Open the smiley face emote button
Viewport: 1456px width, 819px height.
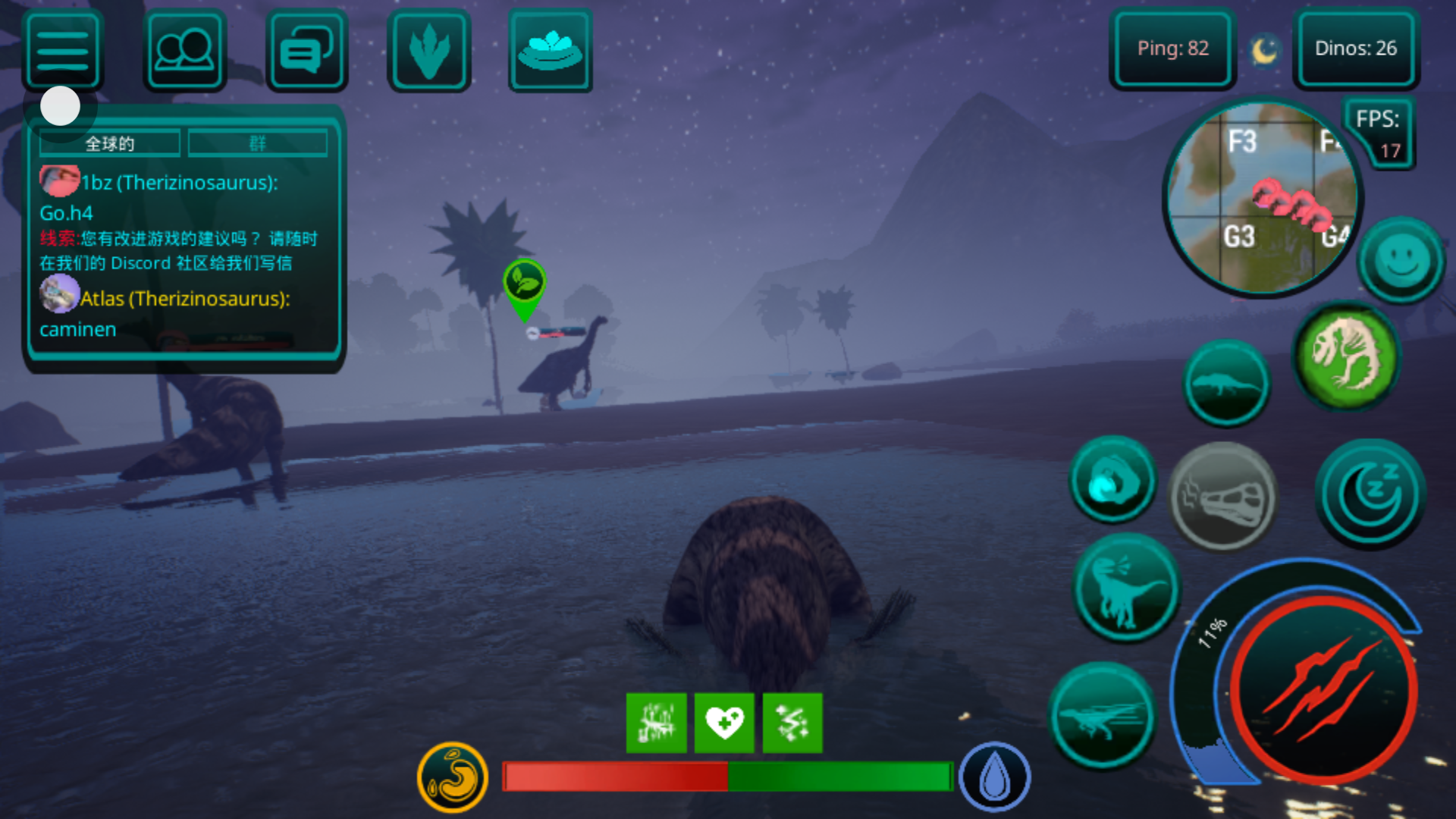click(1401, 260)
